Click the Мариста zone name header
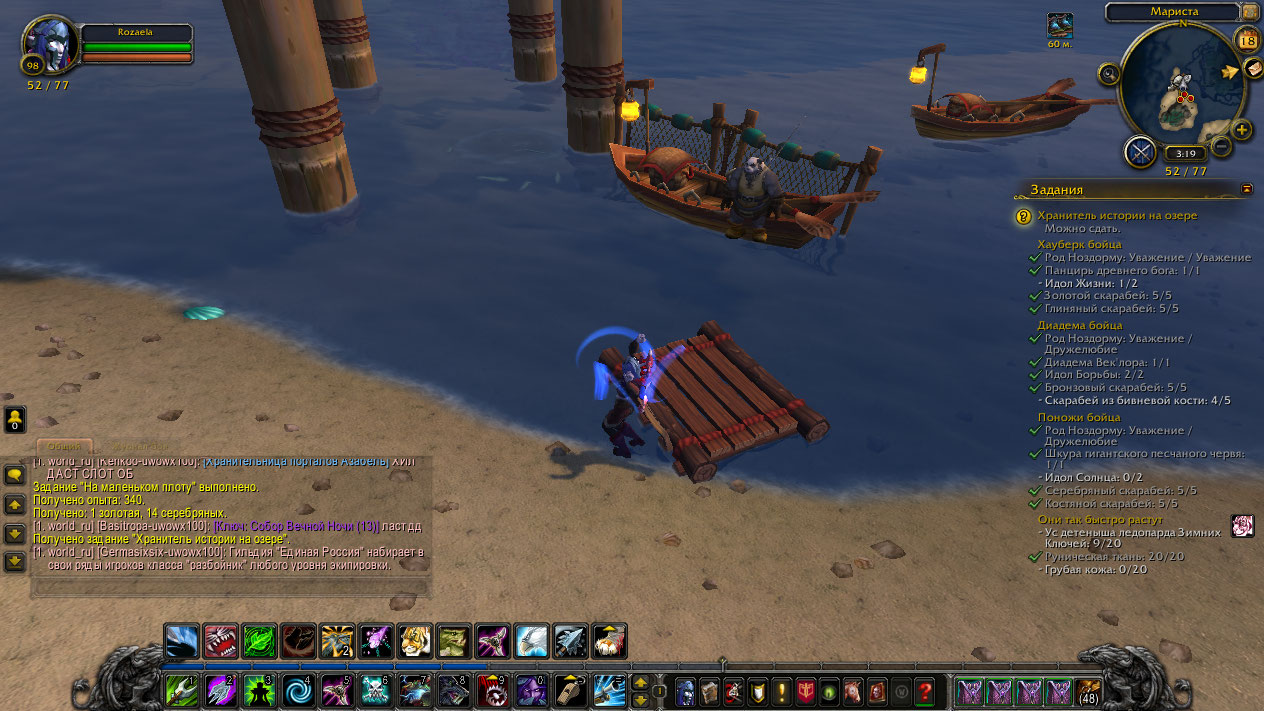1264x711 pixels. tap(1173, 12)
